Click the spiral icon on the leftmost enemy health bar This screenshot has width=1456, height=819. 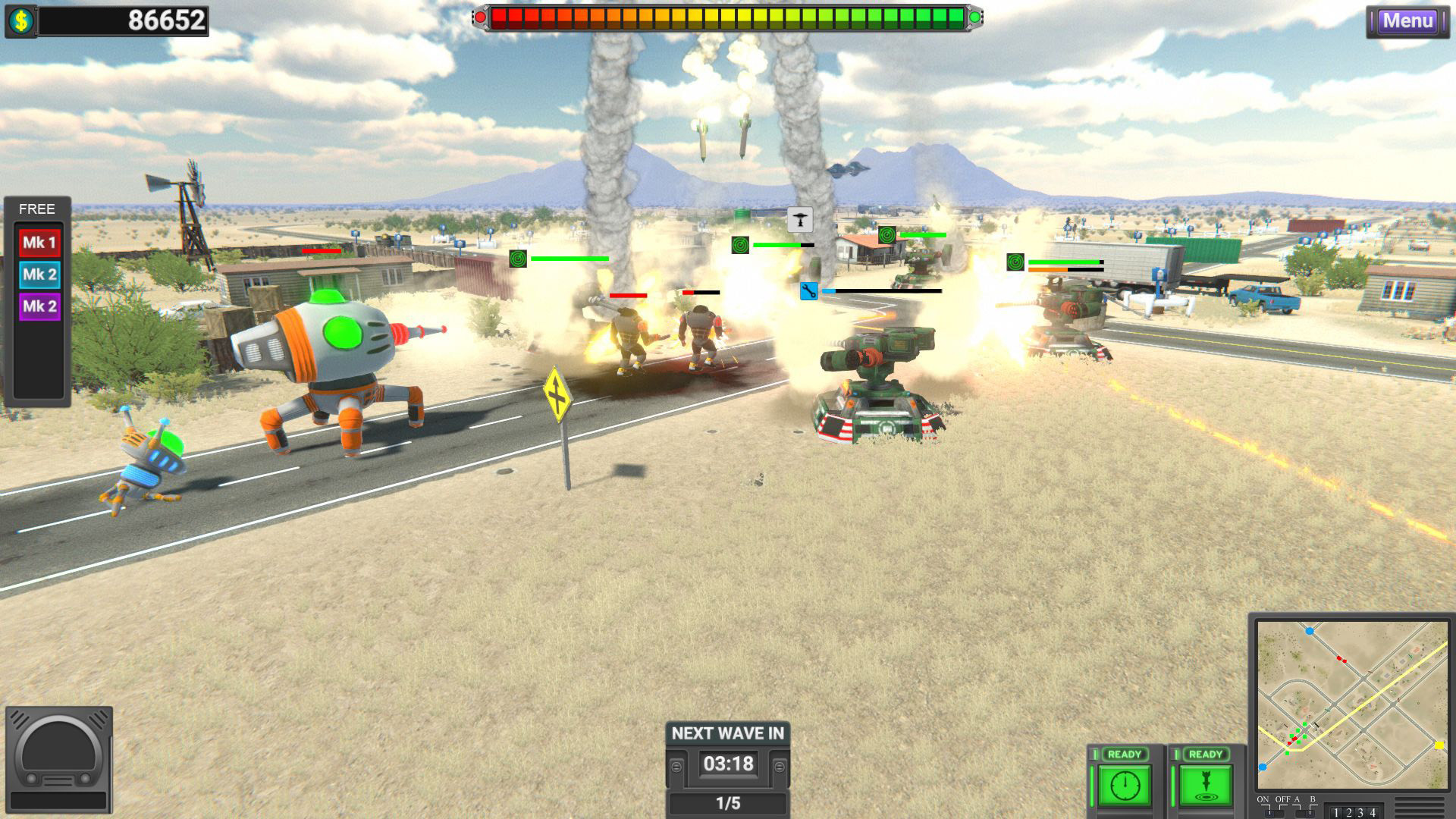coord(518,259)
